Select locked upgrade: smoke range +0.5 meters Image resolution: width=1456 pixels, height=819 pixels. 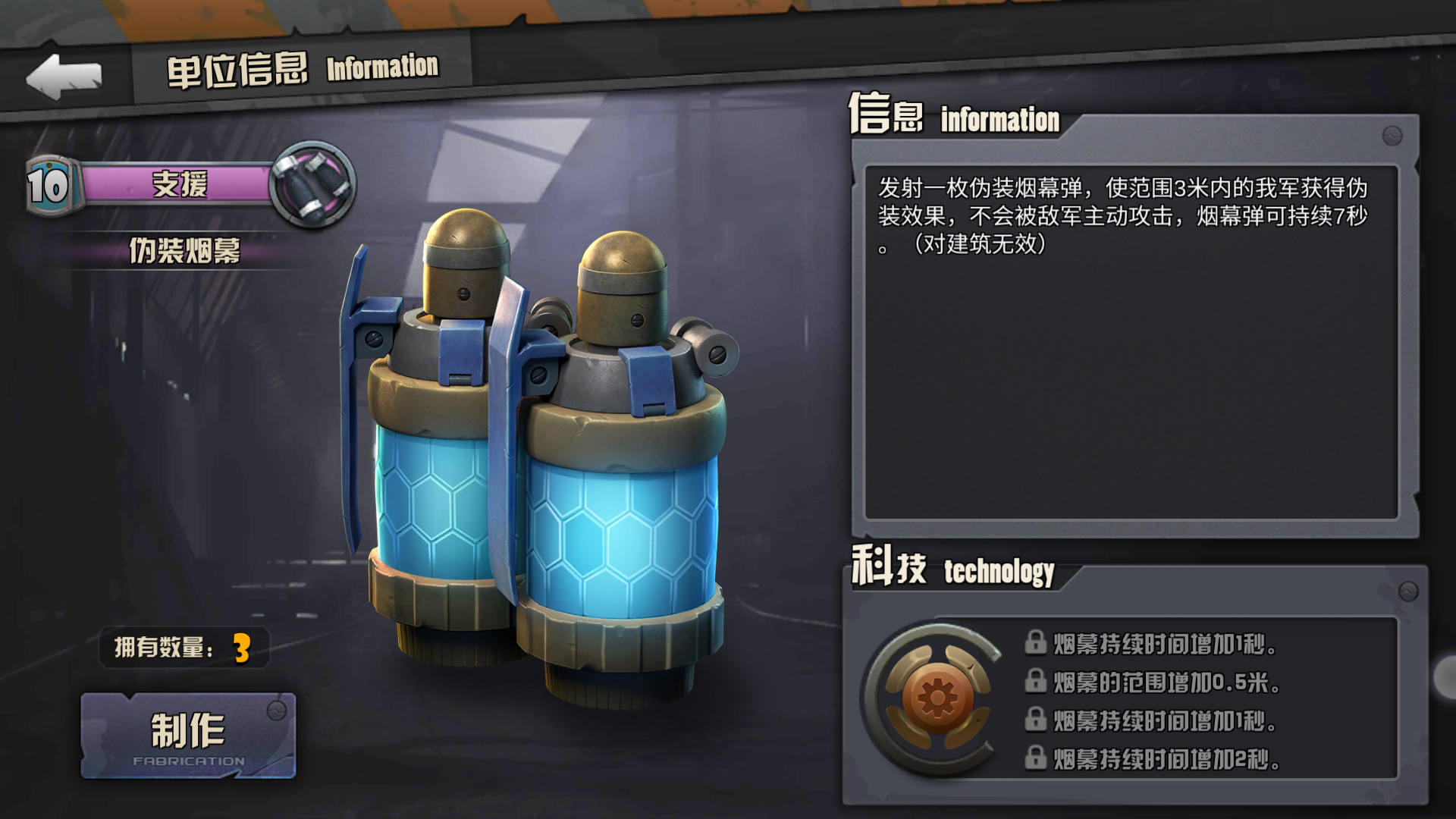coord(1153,682)
